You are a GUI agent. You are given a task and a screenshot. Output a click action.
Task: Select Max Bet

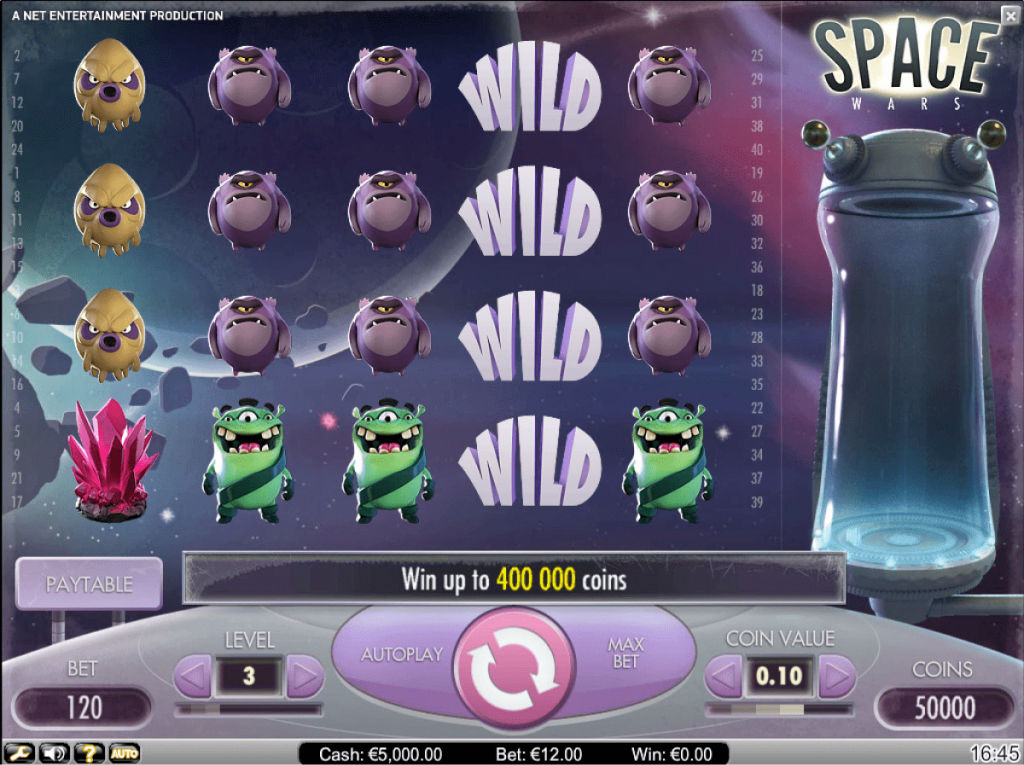(x=626, y=654)
